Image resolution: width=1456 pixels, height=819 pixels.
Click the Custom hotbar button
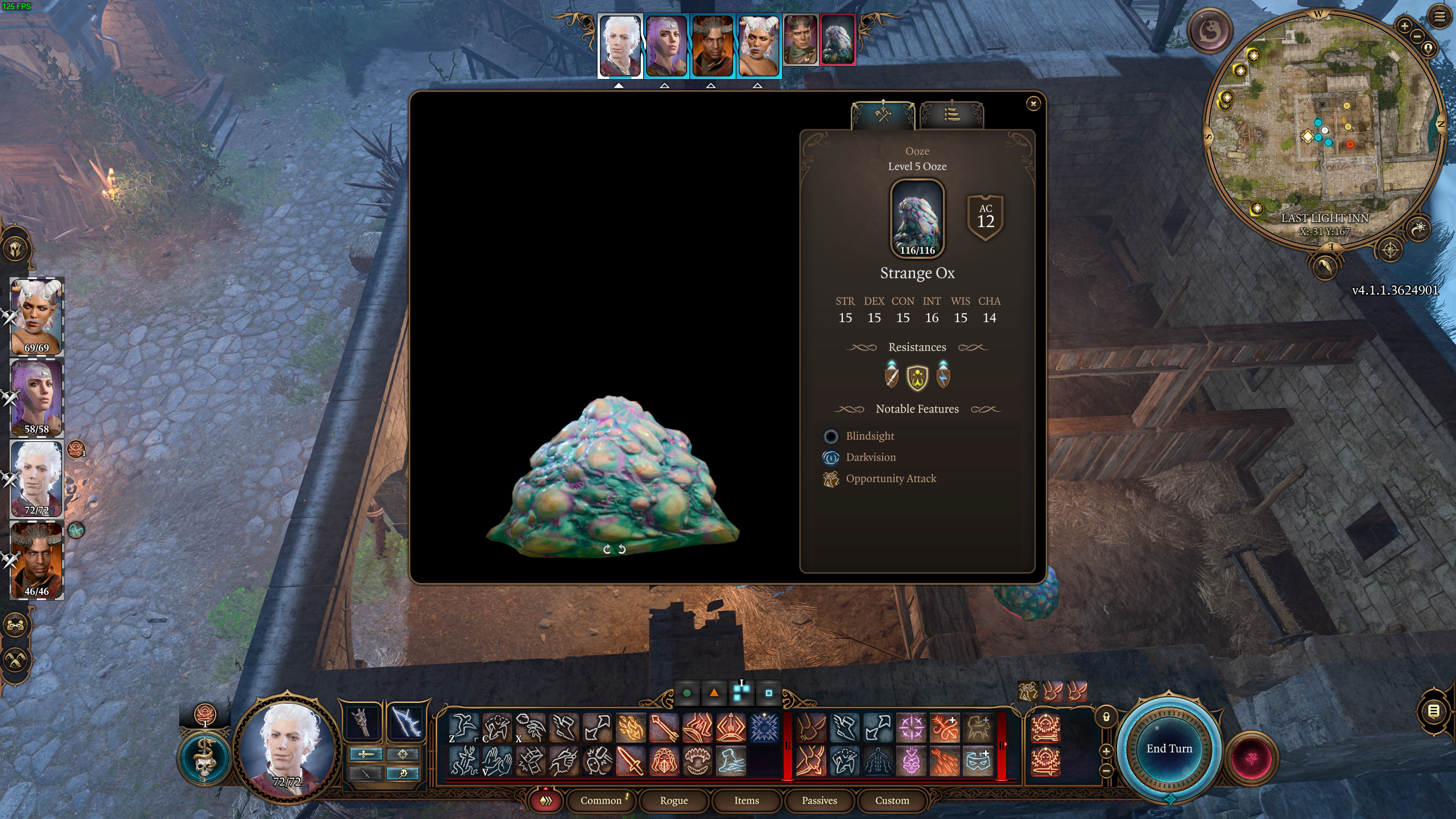[891, 800]
